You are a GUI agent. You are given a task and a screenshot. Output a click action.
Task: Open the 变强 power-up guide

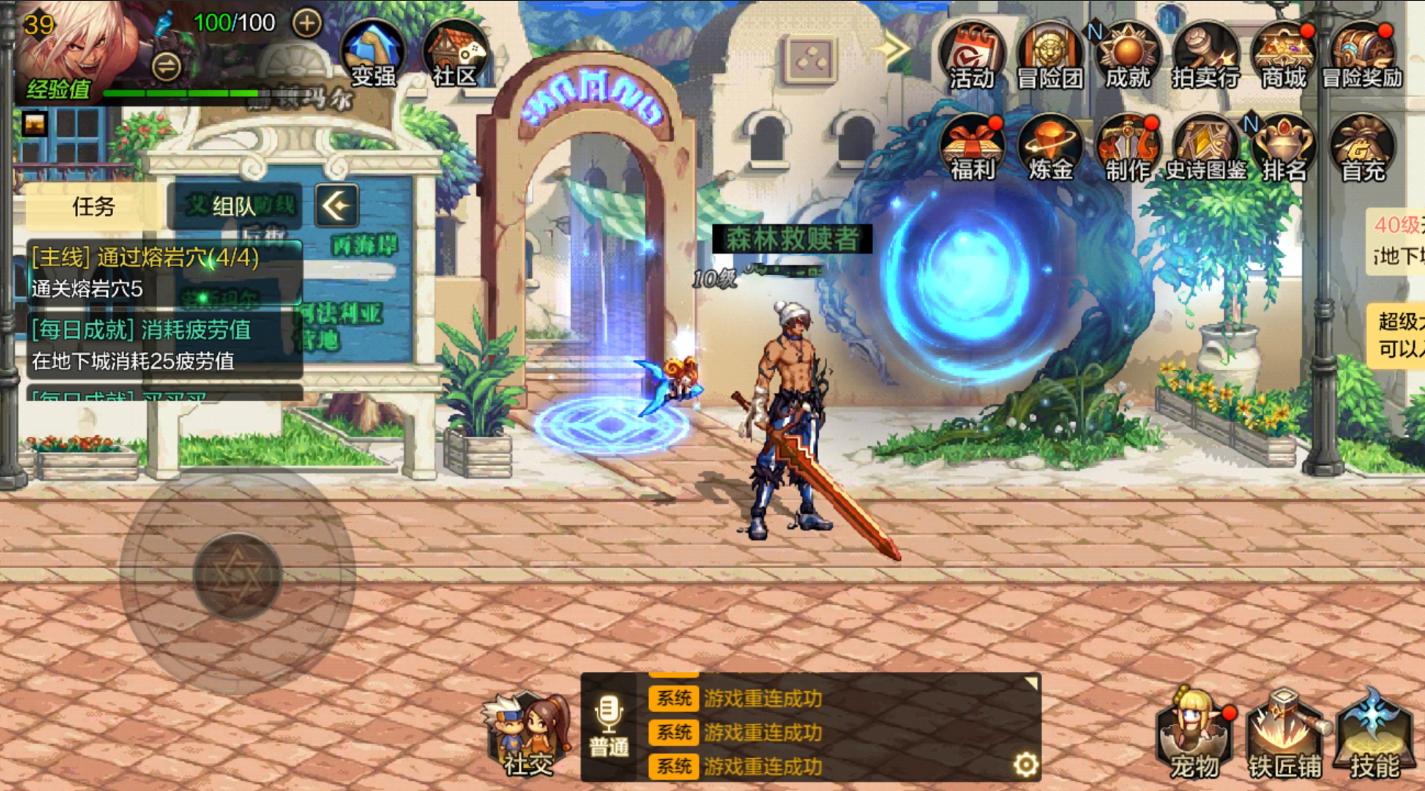pyautogui.click(x=373, y=53)
